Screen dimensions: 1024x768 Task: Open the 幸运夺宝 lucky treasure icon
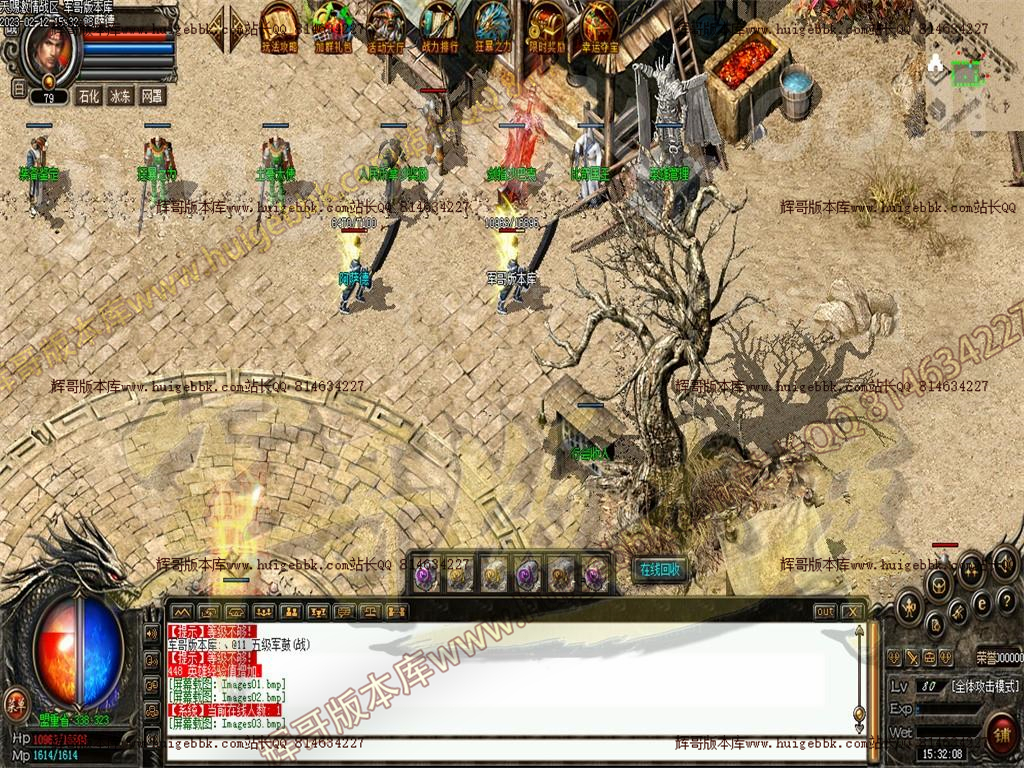coord(599,27)
